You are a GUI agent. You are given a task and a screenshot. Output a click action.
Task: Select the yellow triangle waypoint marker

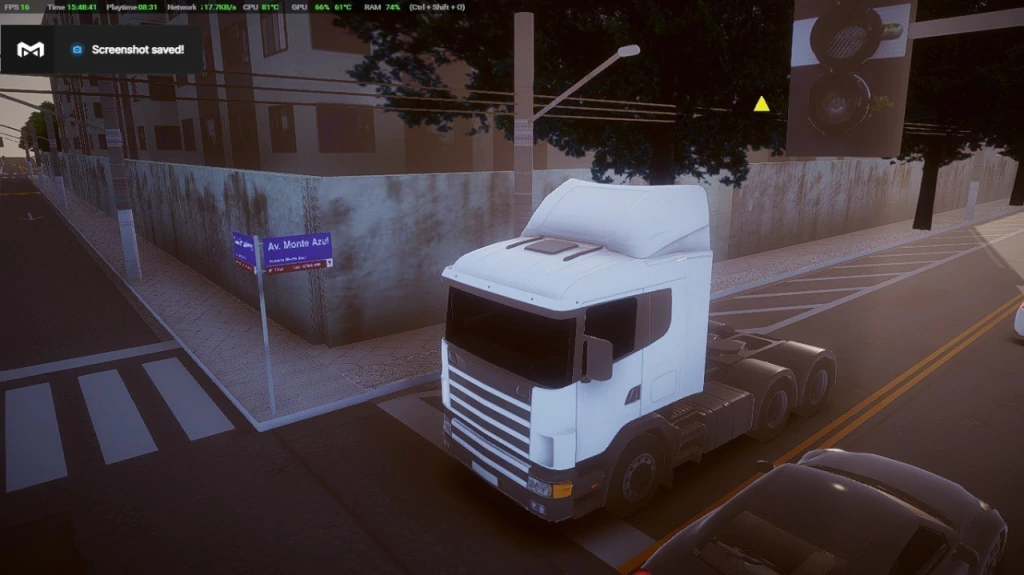(761, 104)
